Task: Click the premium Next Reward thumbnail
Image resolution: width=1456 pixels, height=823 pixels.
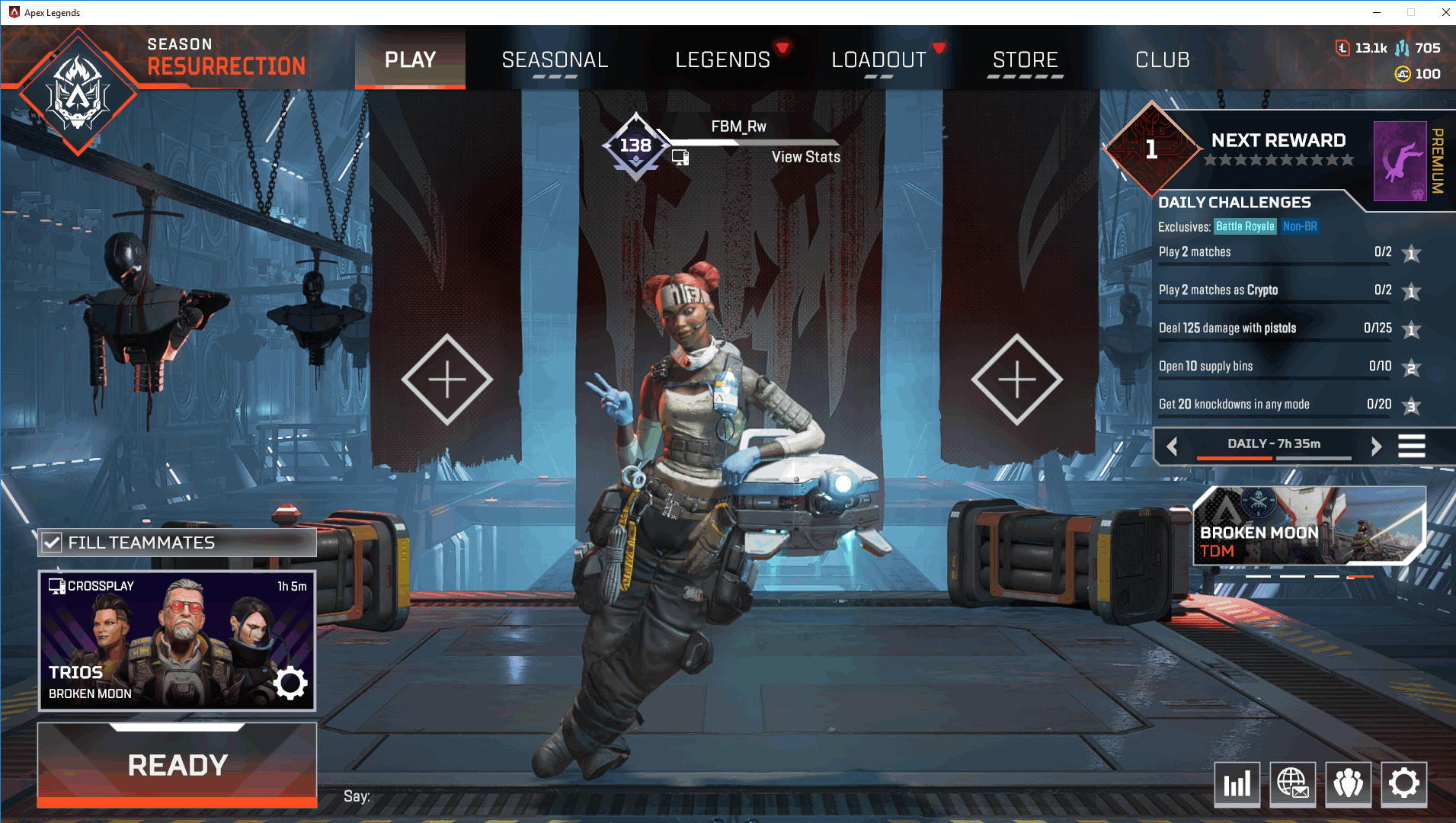Action: click(x=1400, y=162)
